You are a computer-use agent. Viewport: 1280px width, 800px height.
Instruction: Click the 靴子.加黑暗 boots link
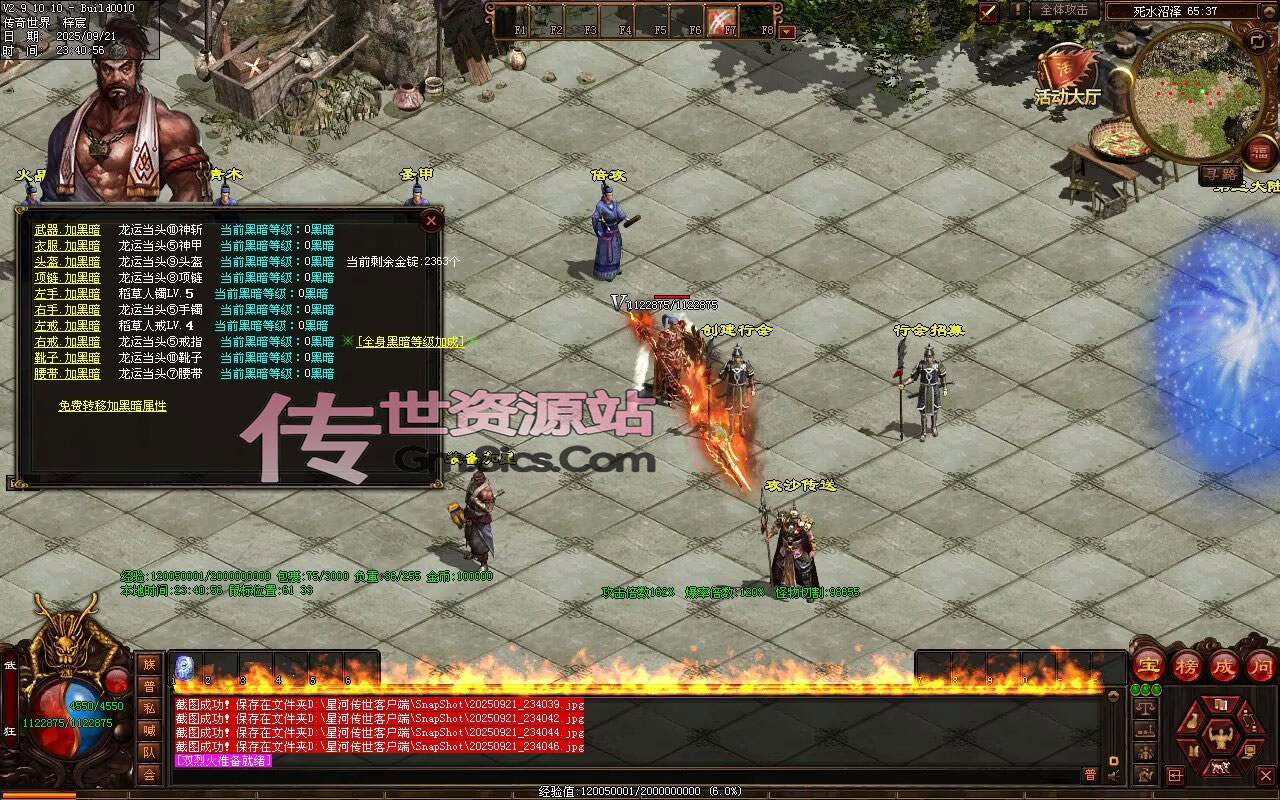[67, 358]
